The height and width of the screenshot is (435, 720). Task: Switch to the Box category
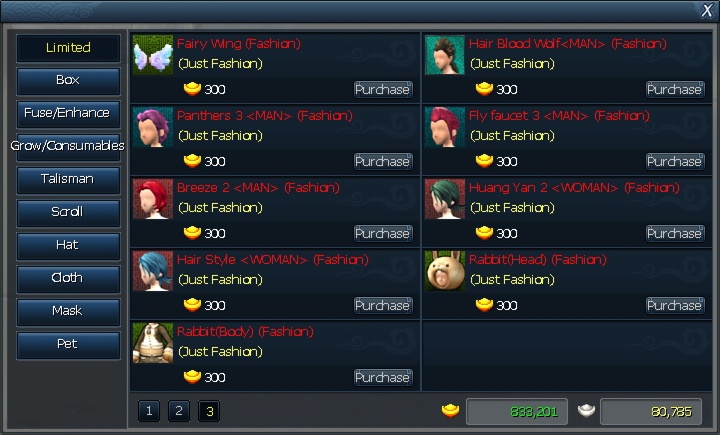point(68,80)
